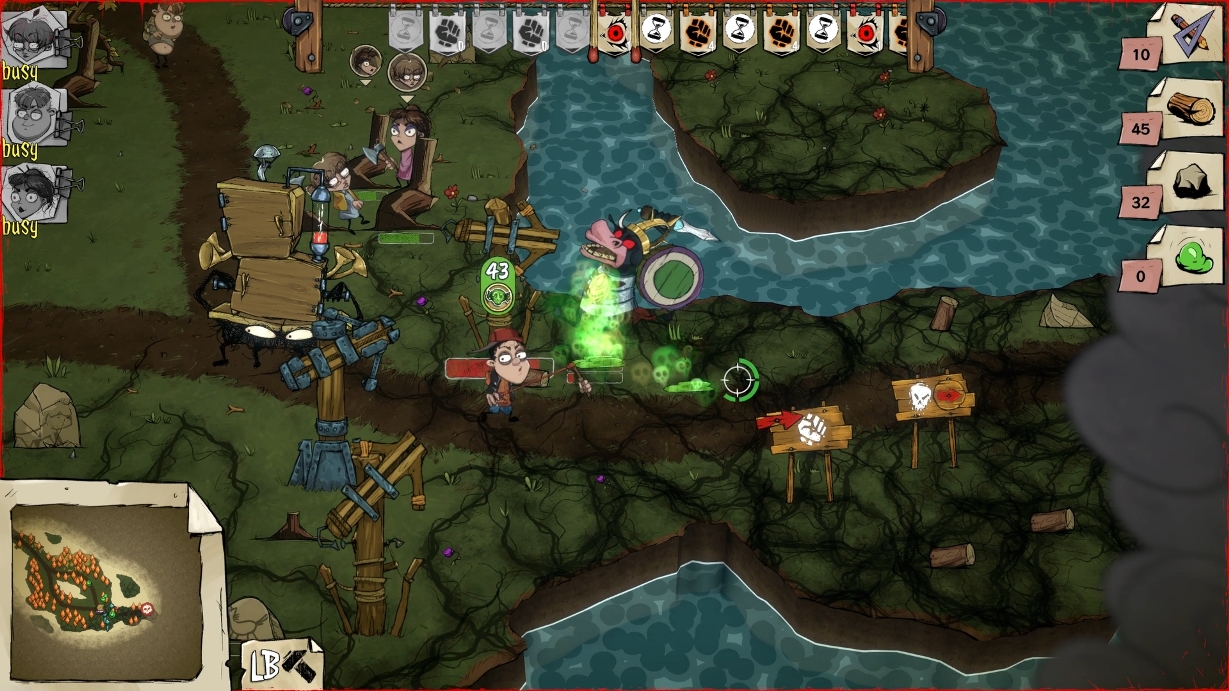Open the hammer build menu
The height and width of the screenshot is (691, 1229).
[283, 664]
